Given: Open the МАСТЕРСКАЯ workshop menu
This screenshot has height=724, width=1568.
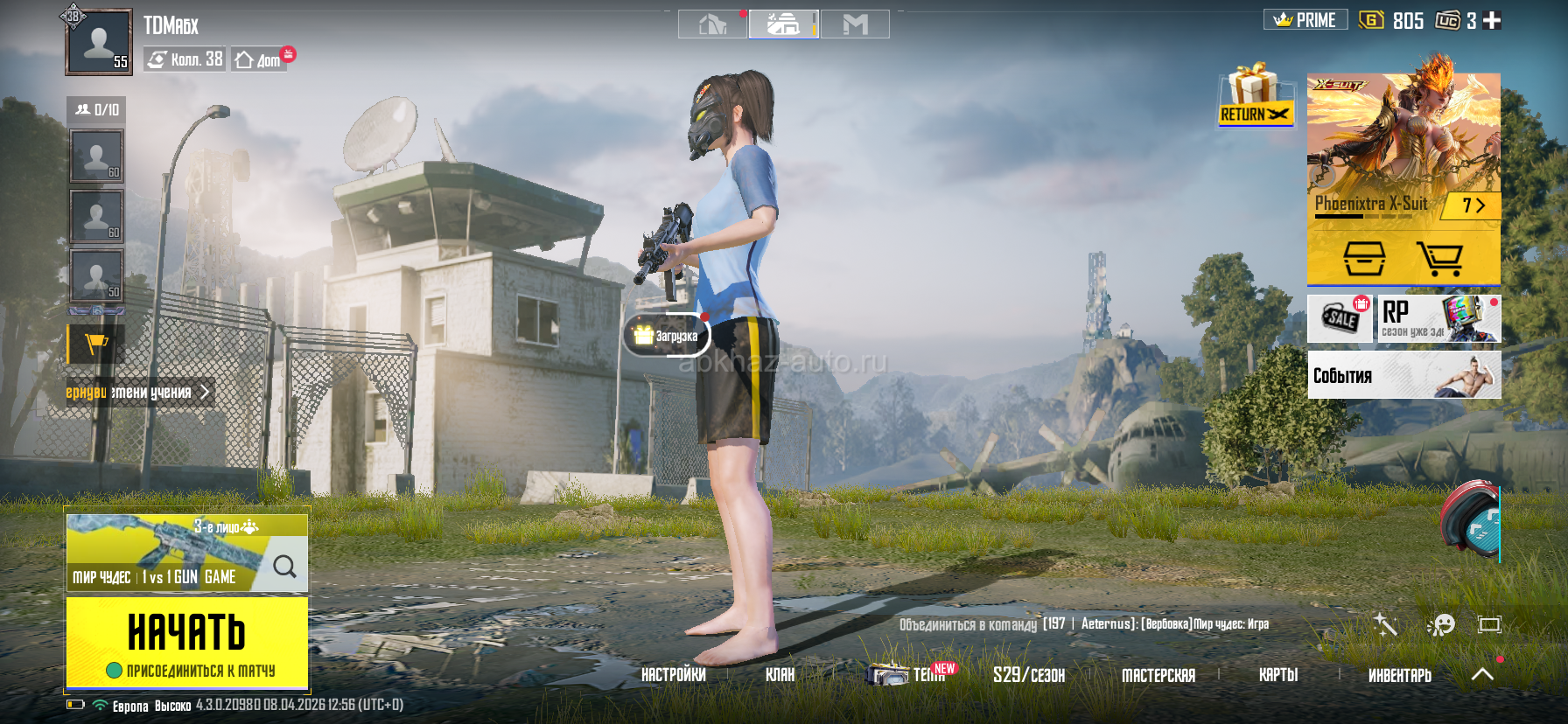Looking at the screenshot, I should (1158, 675).
